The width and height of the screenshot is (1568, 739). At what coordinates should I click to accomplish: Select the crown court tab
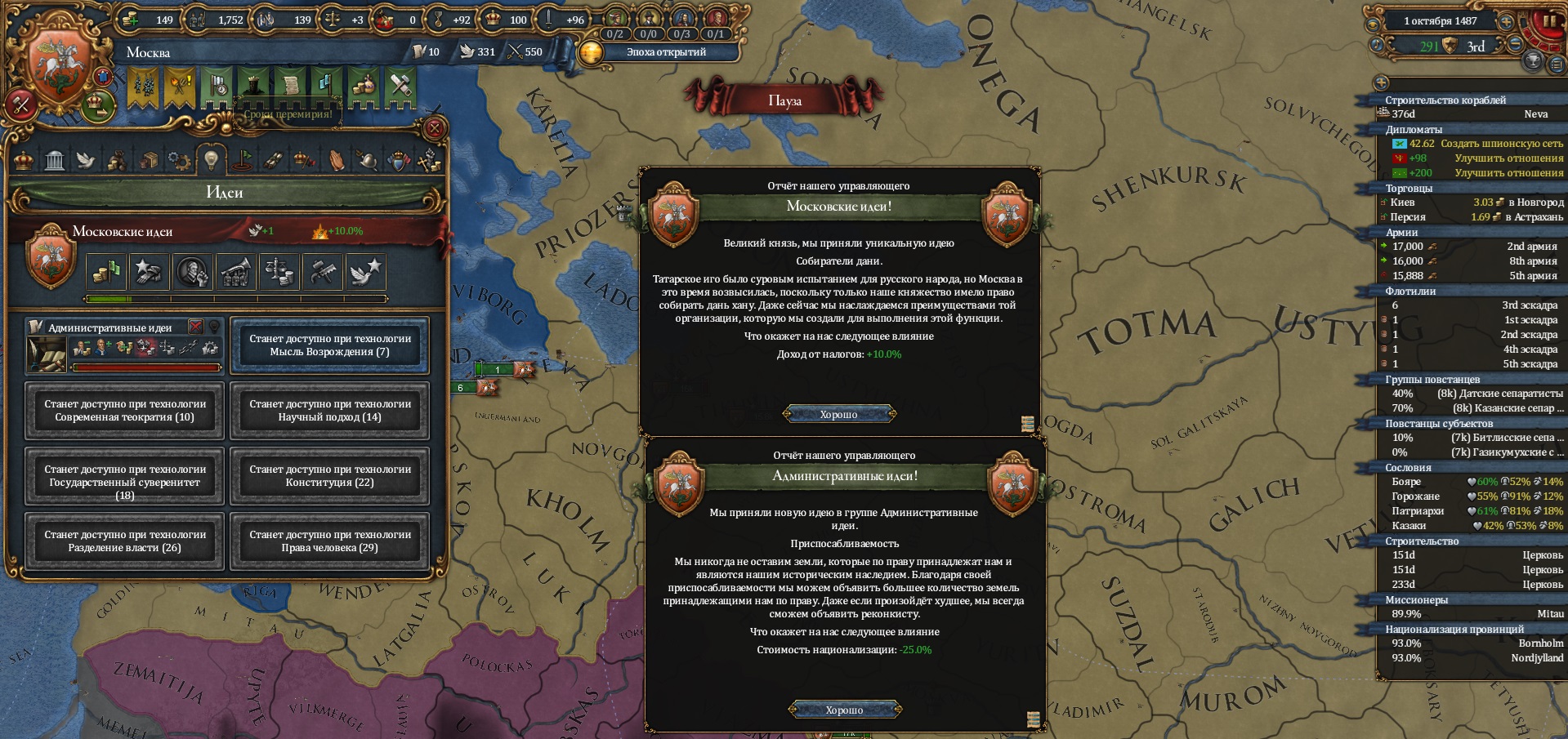click(24, 160)
